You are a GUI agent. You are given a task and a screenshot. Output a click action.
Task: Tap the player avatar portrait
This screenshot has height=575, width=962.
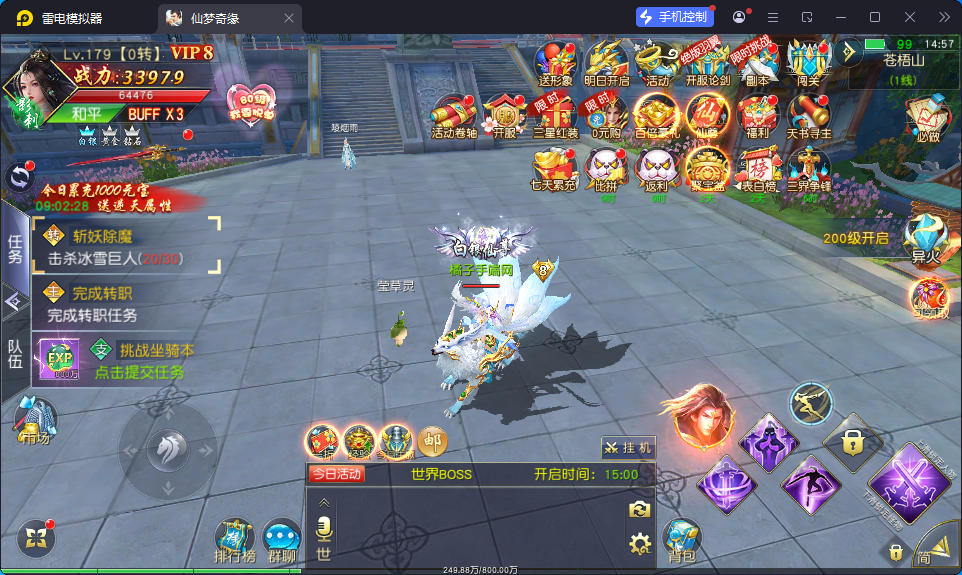[36, 87]
